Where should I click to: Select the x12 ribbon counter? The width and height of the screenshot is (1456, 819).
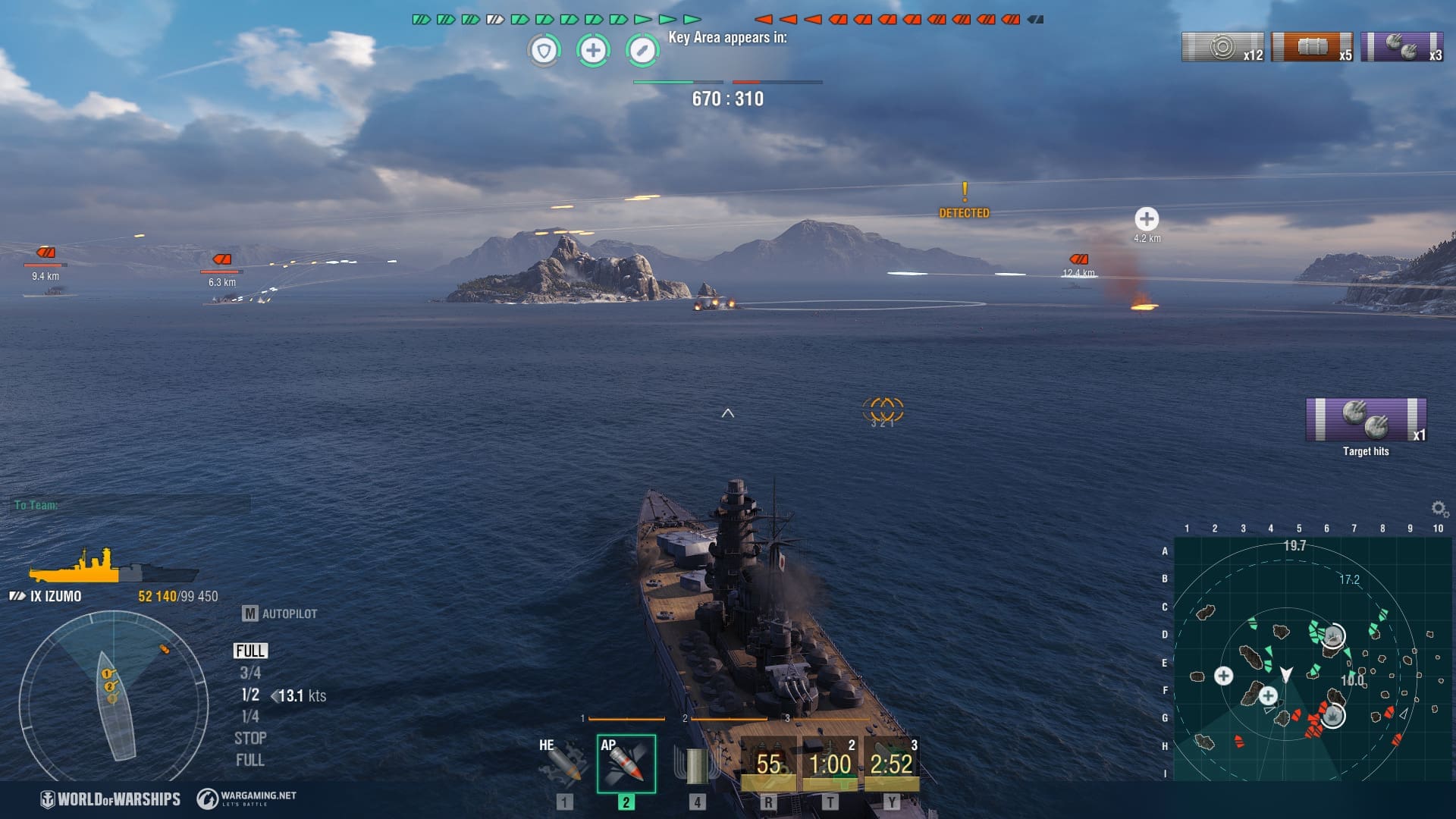1222,47
